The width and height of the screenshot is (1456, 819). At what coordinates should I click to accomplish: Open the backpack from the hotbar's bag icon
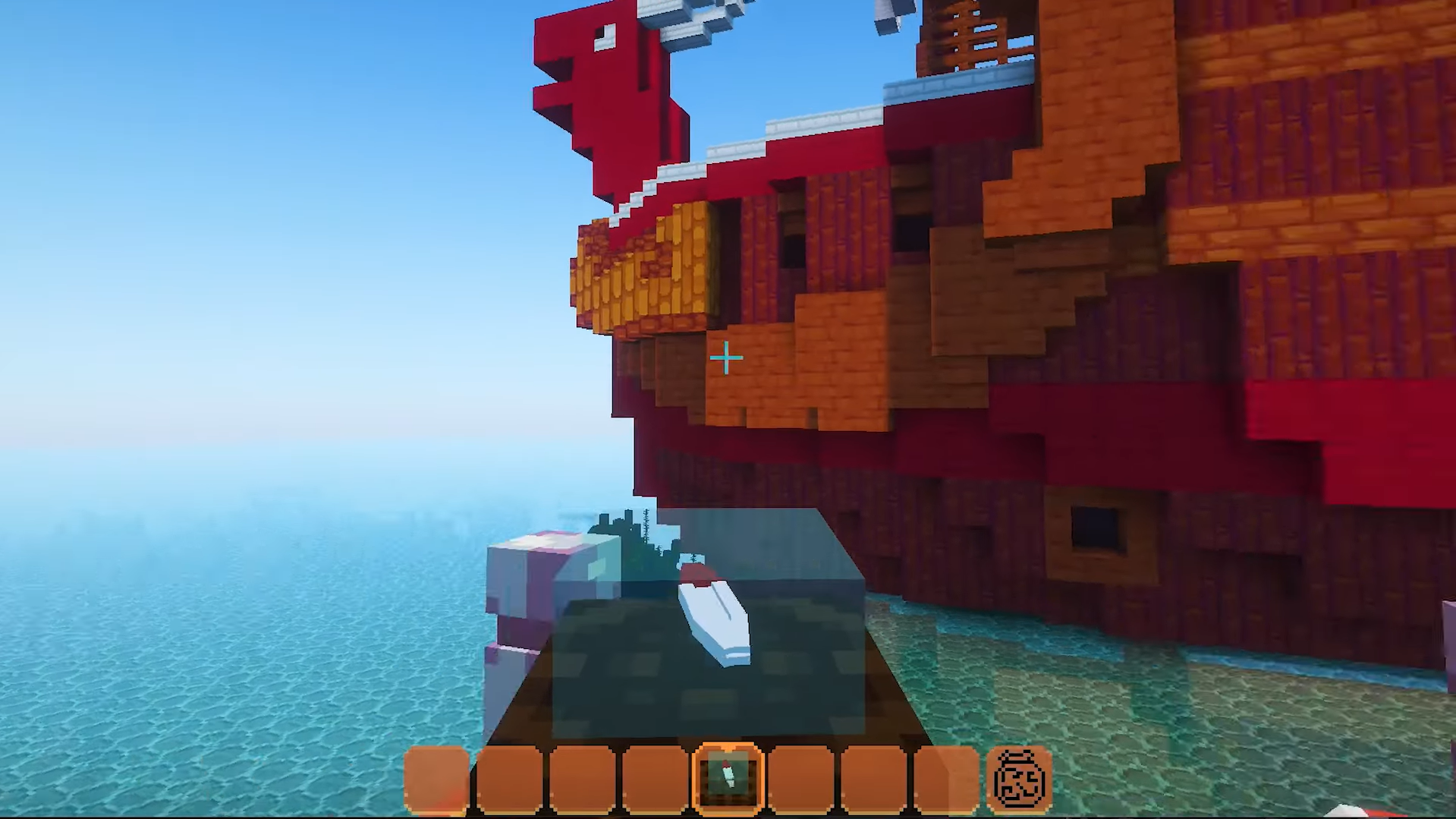pos(1019,778)
